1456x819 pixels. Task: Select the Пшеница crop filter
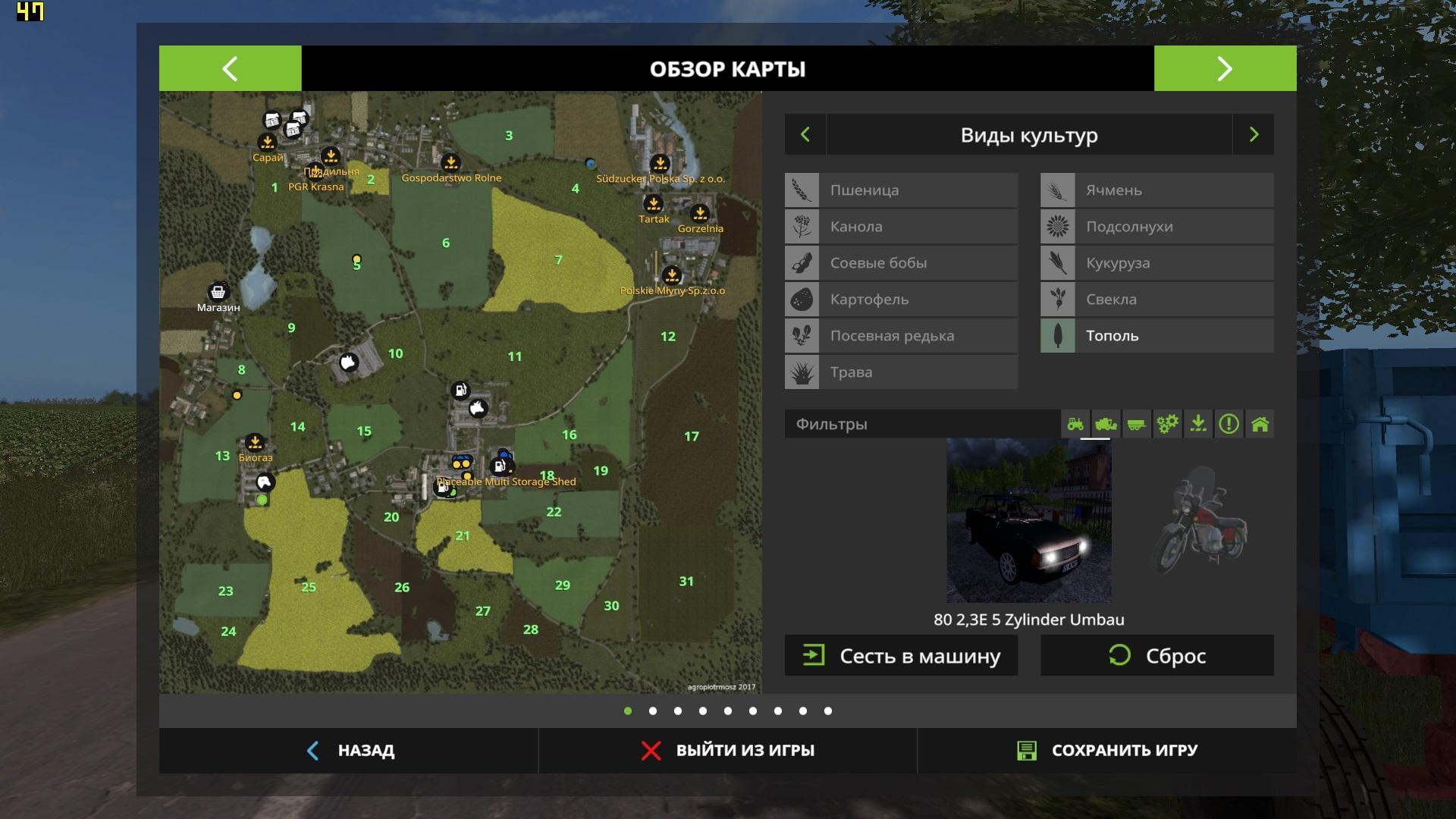901,190
